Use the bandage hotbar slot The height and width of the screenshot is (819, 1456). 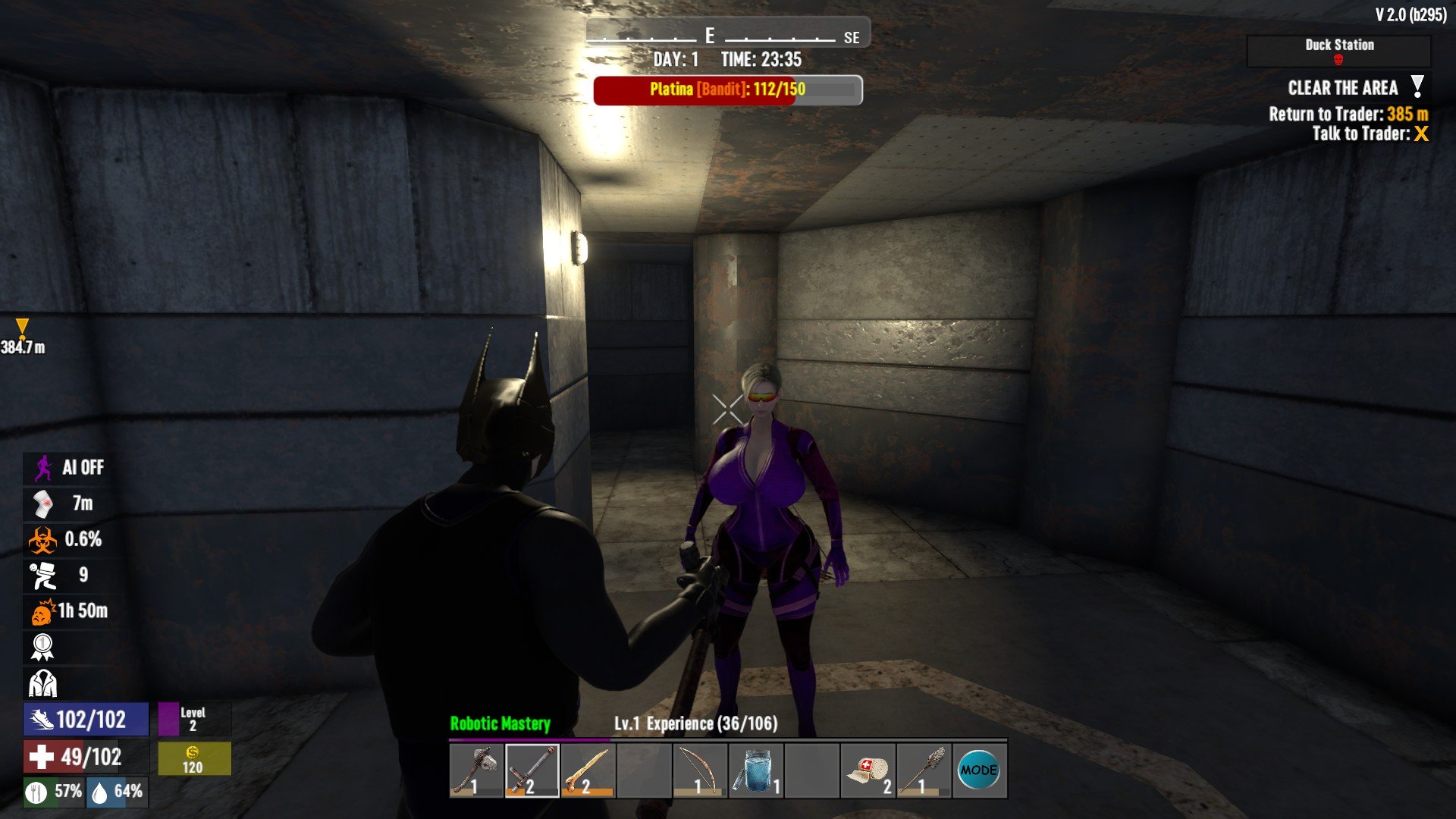pos(868,770)
